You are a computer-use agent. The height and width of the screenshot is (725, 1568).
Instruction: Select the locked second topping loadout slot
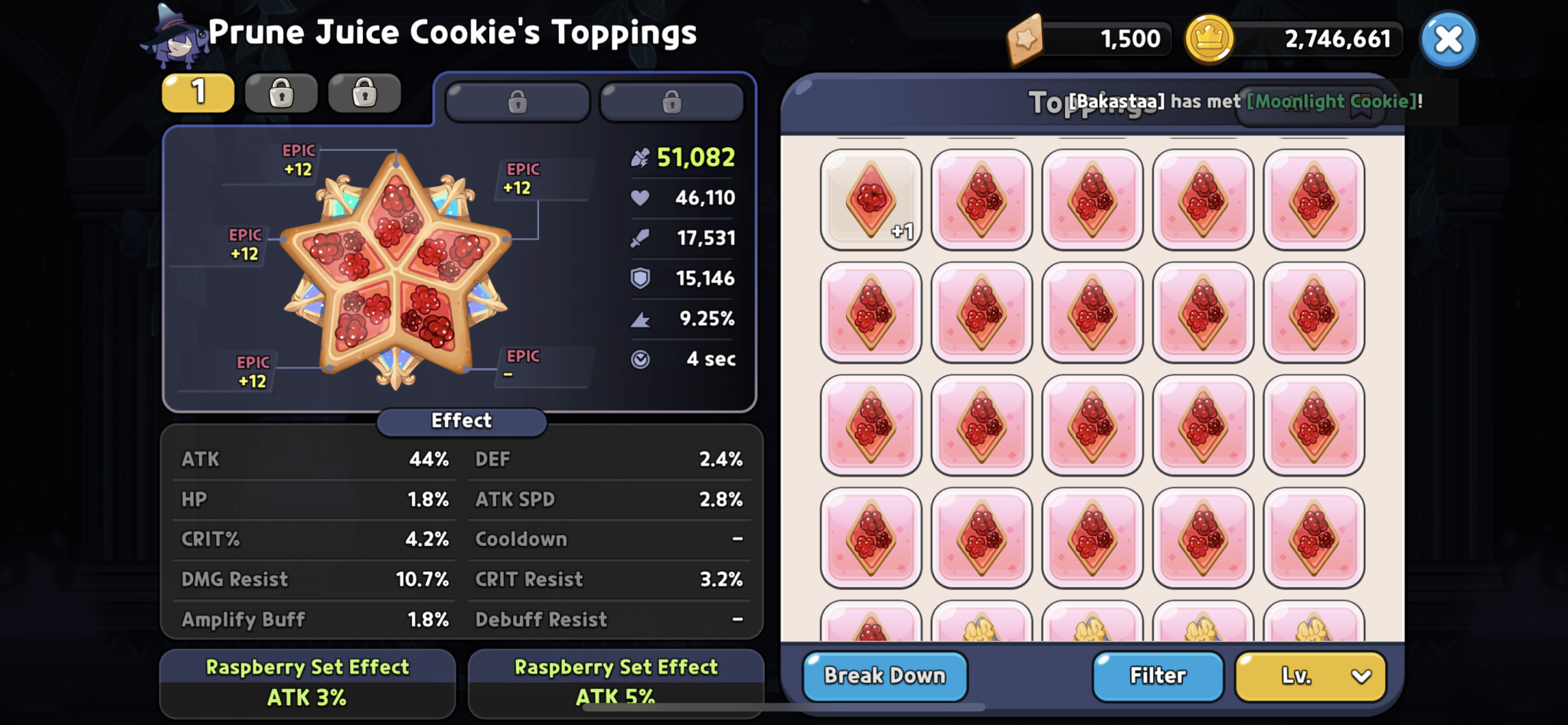281,92
